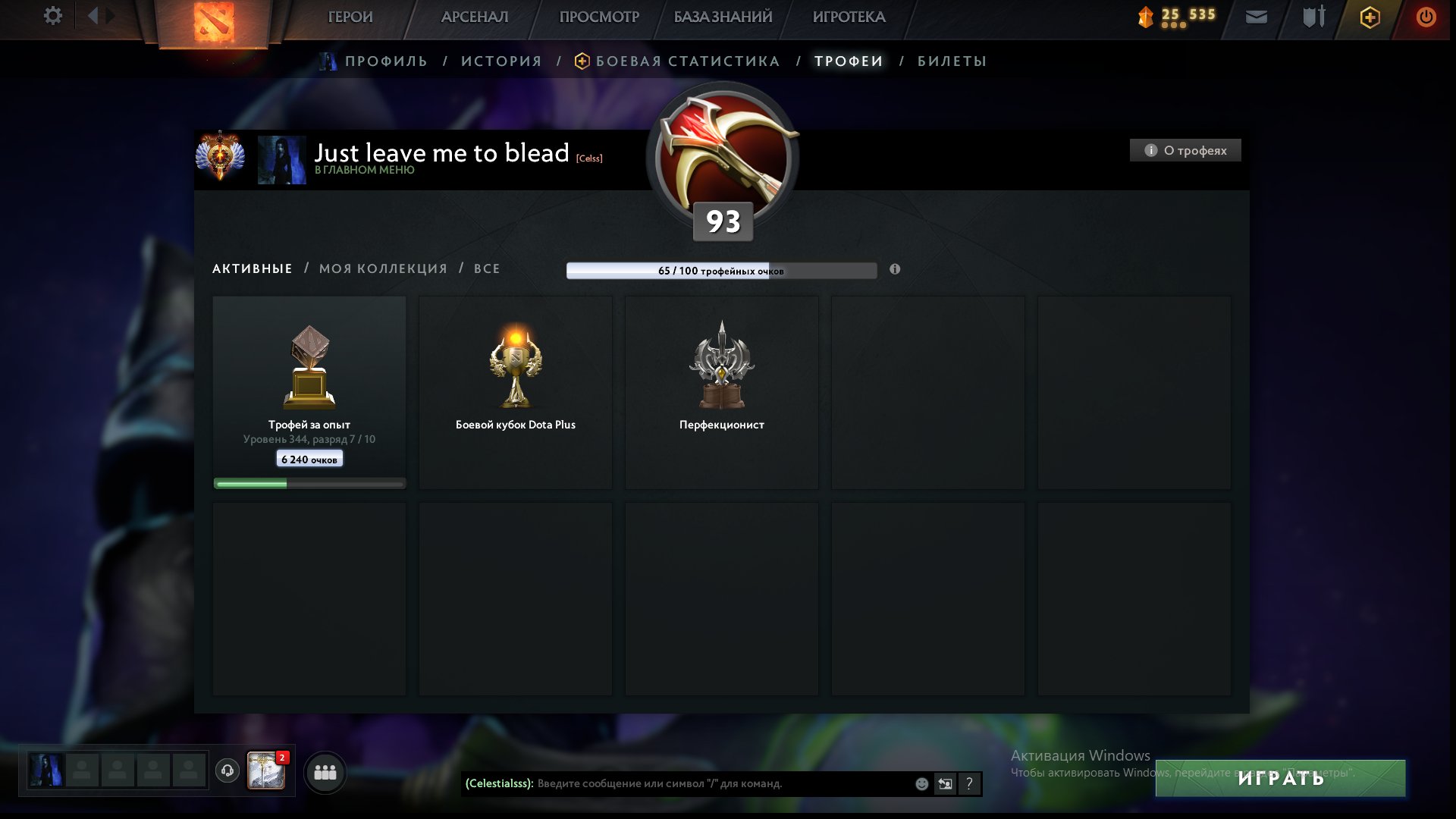Open the settings gear menu
The width and height of the screenshot is (1456, 819).
tap(52, 16)
